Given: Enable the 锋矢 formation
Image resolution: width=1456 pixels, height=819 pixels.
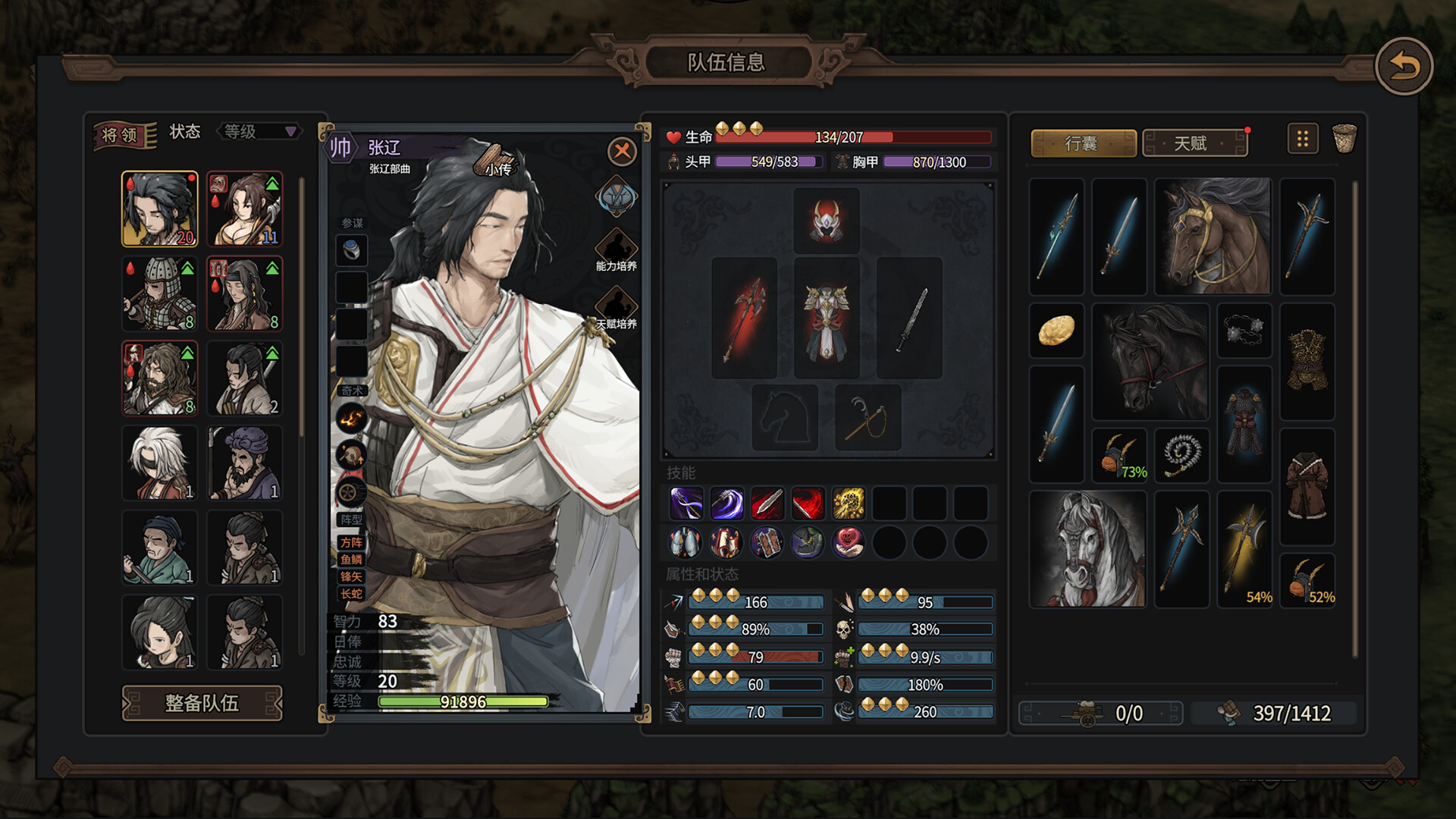Looking at the screenshot, I should (350, 576).
